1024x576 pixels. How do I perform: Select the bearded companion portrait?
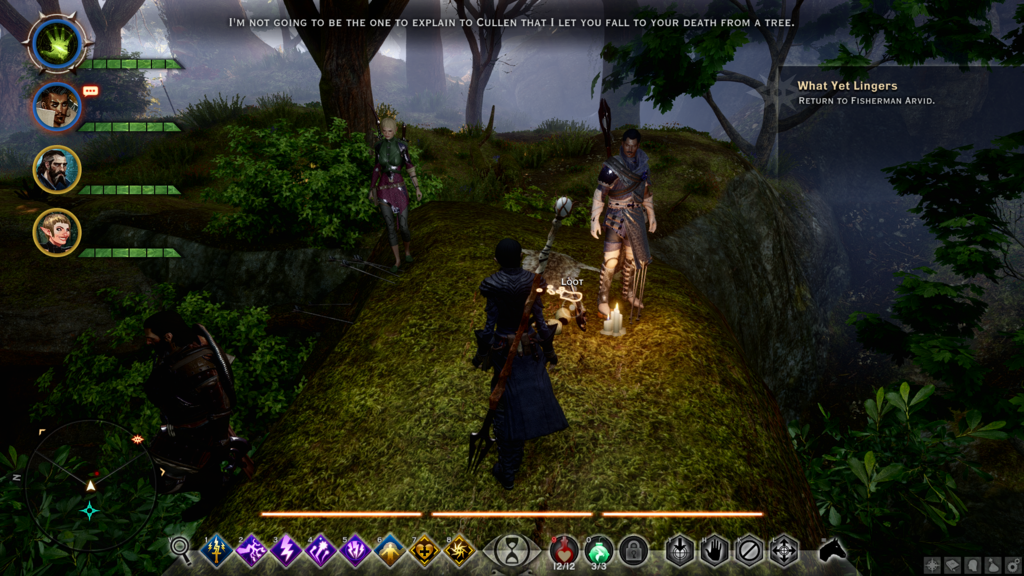[x=57, y=169]
